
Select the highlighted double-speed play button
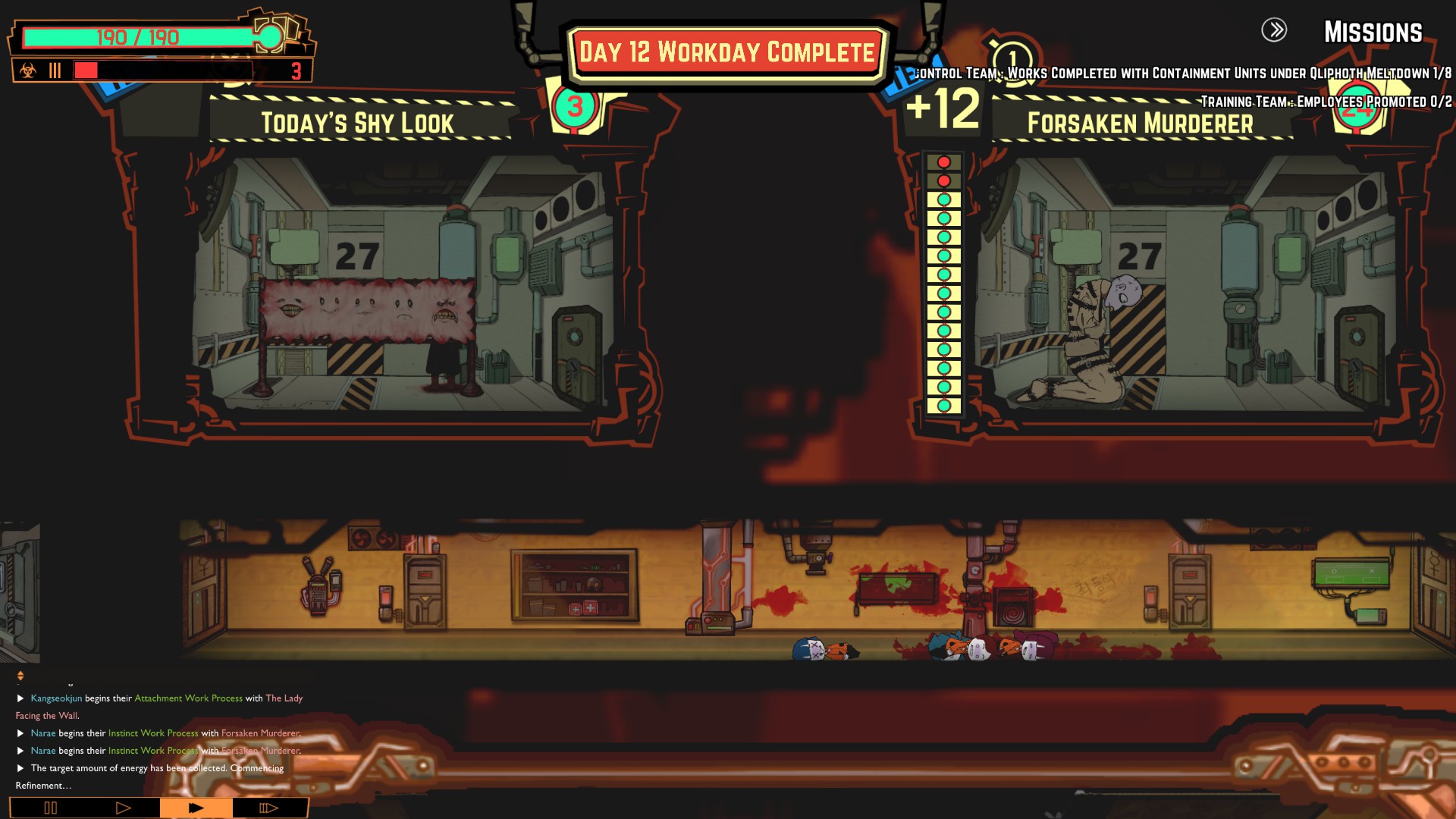click(x=196, y=808)
